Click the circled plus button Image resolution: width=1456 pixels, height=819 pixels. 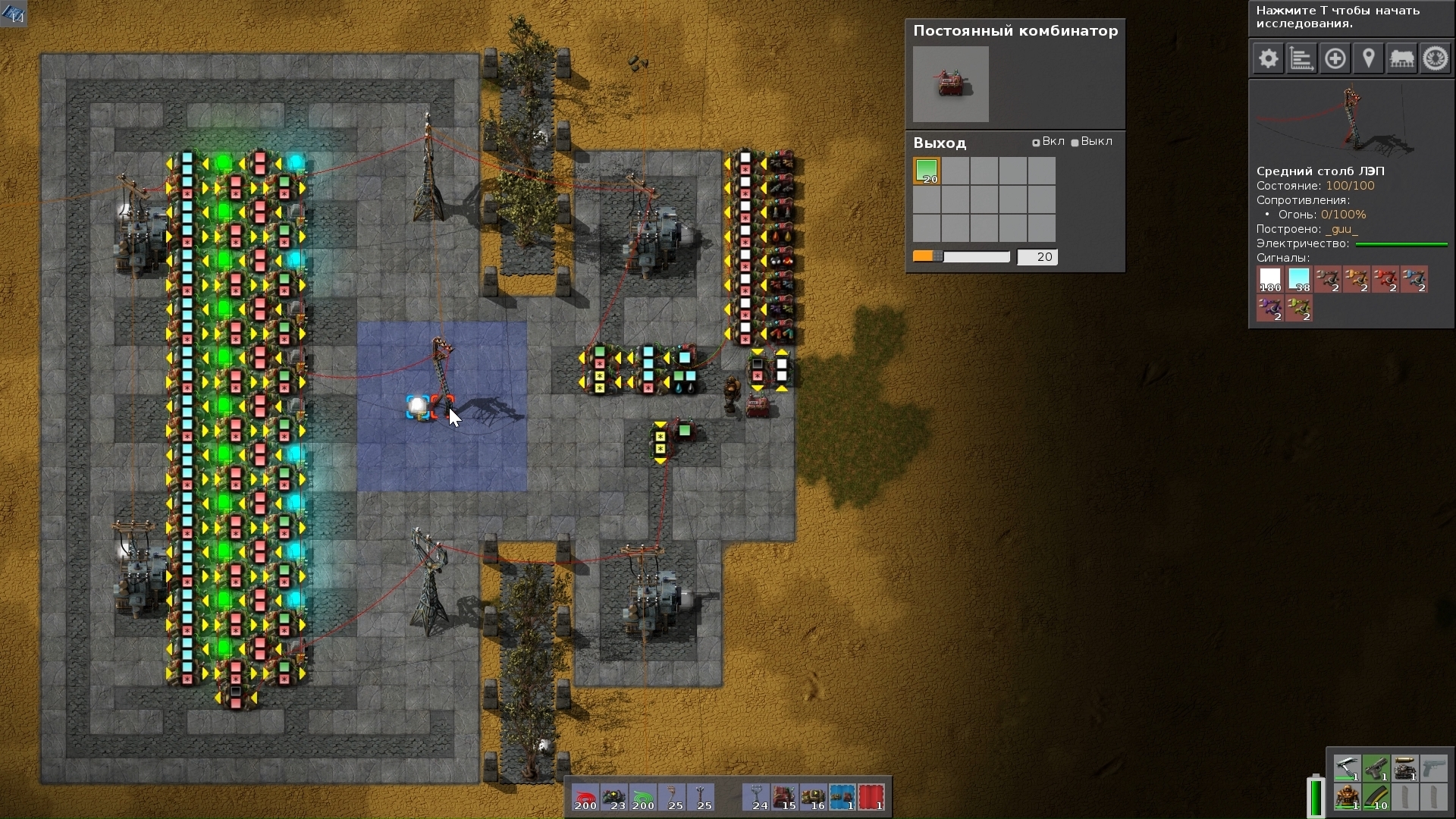(x=1335, y=59)
